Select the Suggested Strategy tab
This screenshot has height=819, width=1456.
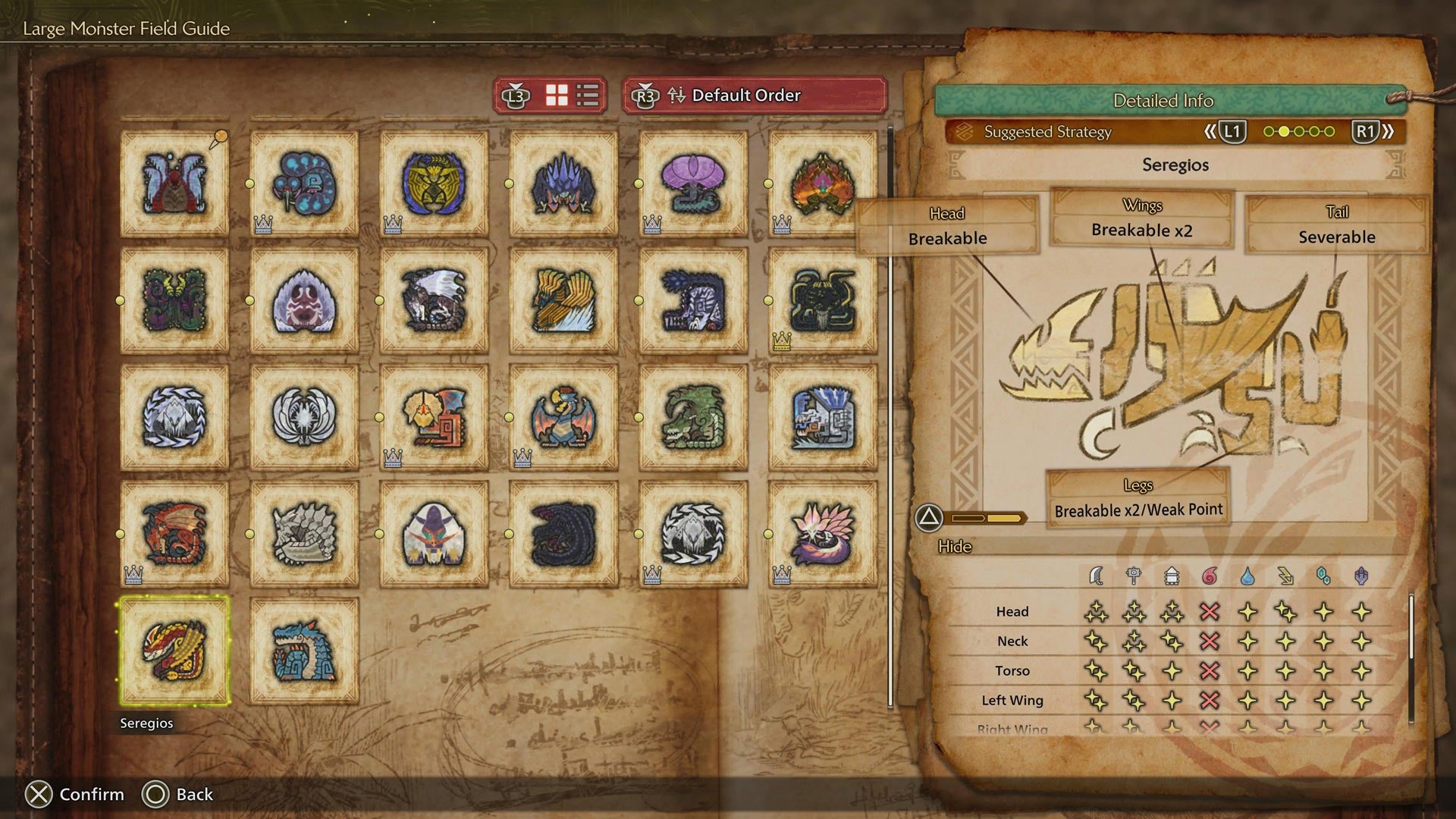click(x=1046, y=131)
